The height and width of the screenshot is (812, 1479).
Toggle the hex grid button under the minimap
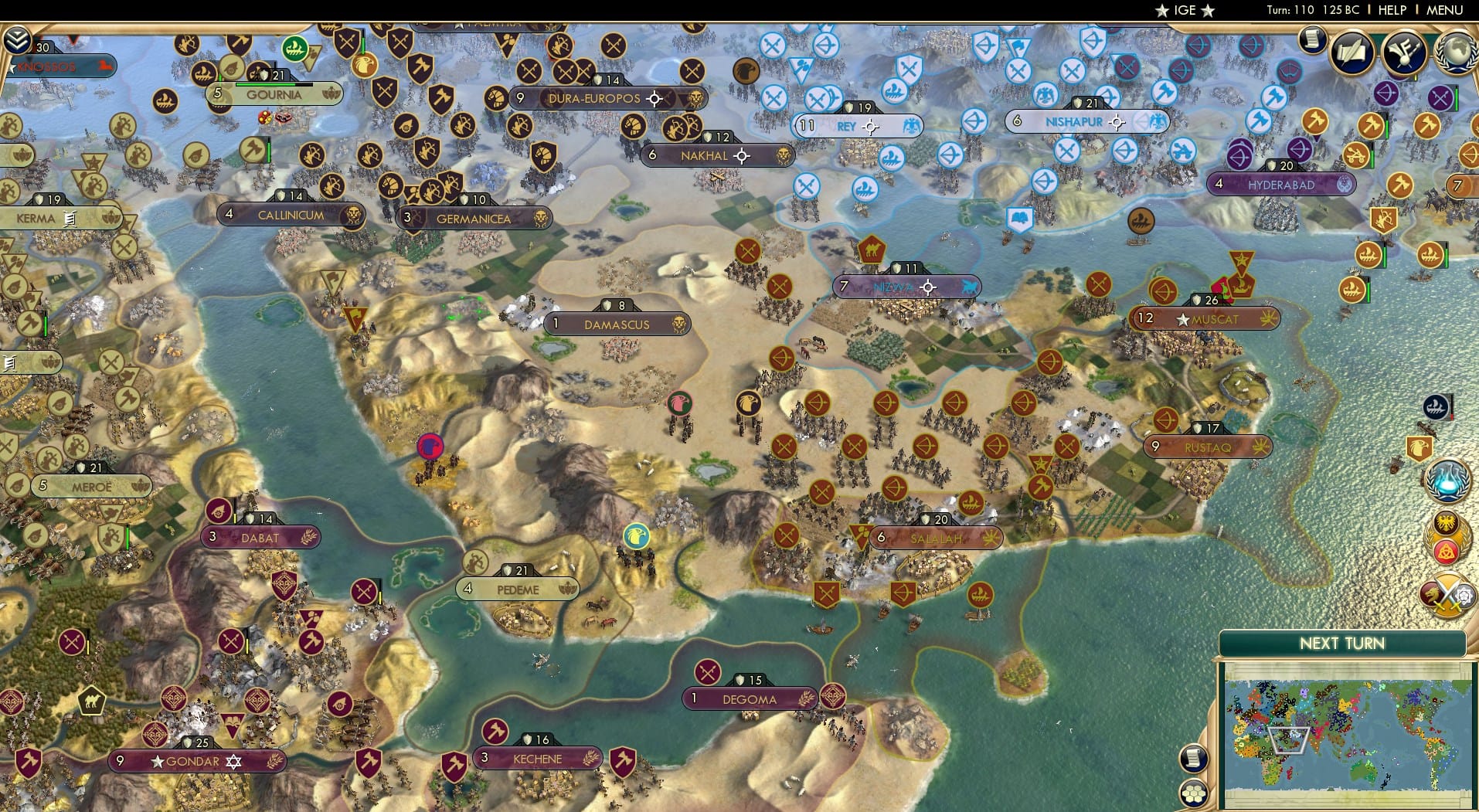(x=1192, y=794)
